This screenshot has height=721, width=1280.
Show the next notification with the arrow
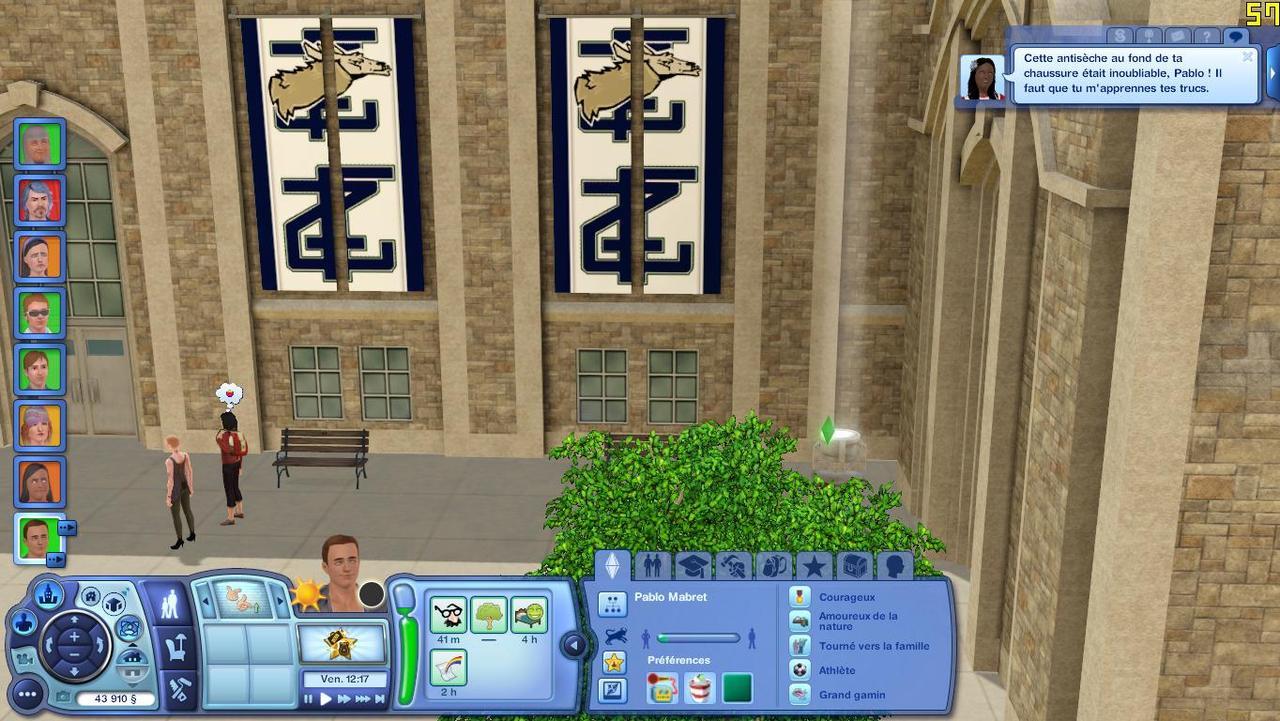pyautogui.click(x=1273, y=75)
